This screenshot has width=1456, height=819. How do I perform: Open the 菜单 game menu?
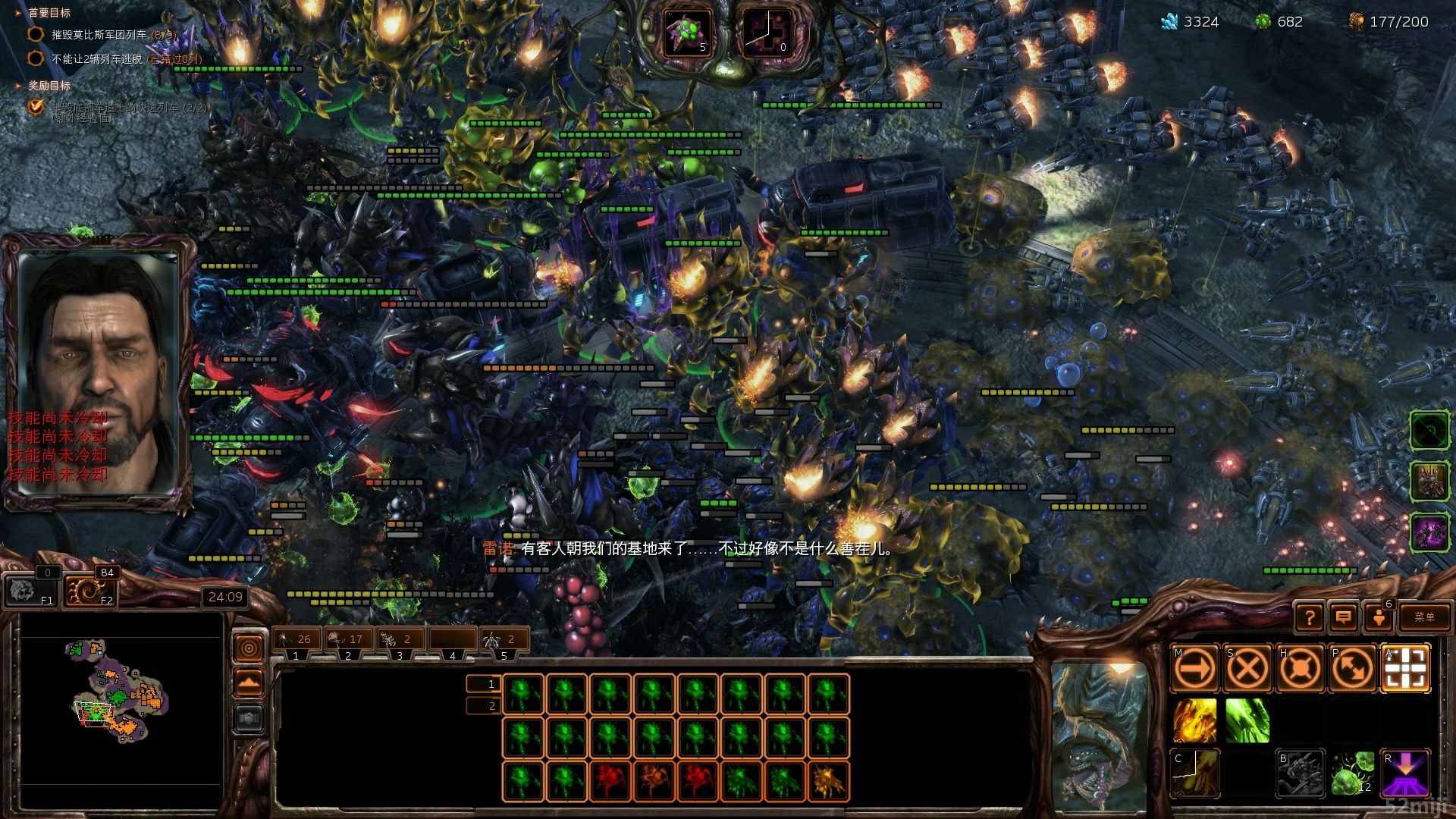(1424, 617)
